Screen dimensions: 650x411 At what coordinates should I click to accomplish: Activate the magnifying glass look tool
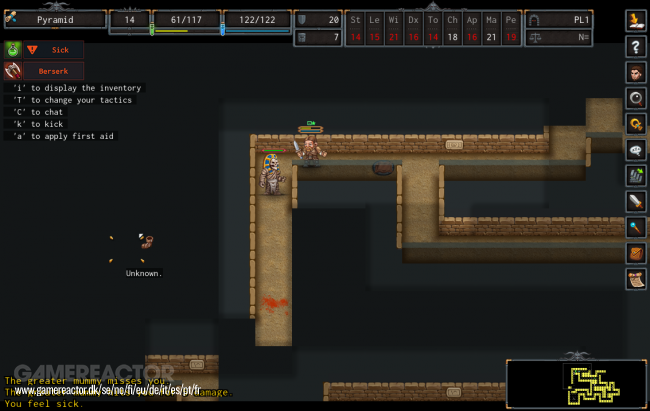(636, 98)
